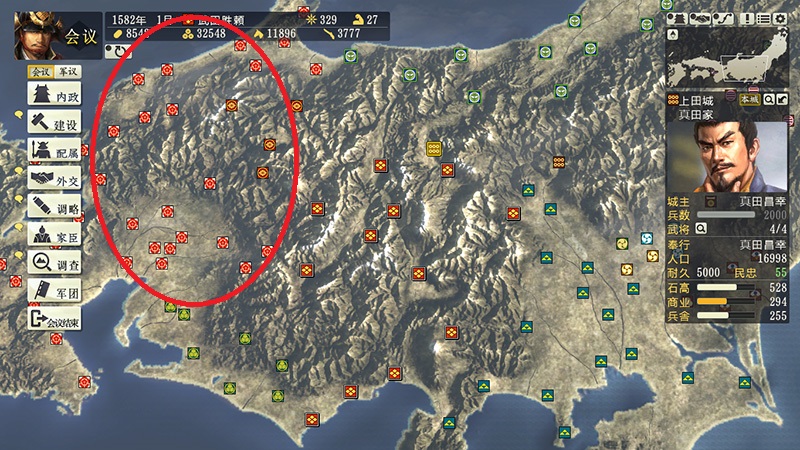The image size is (800, 450).
Task: Switch to the 军议 war council tab
Action: [x=67, y=72]
